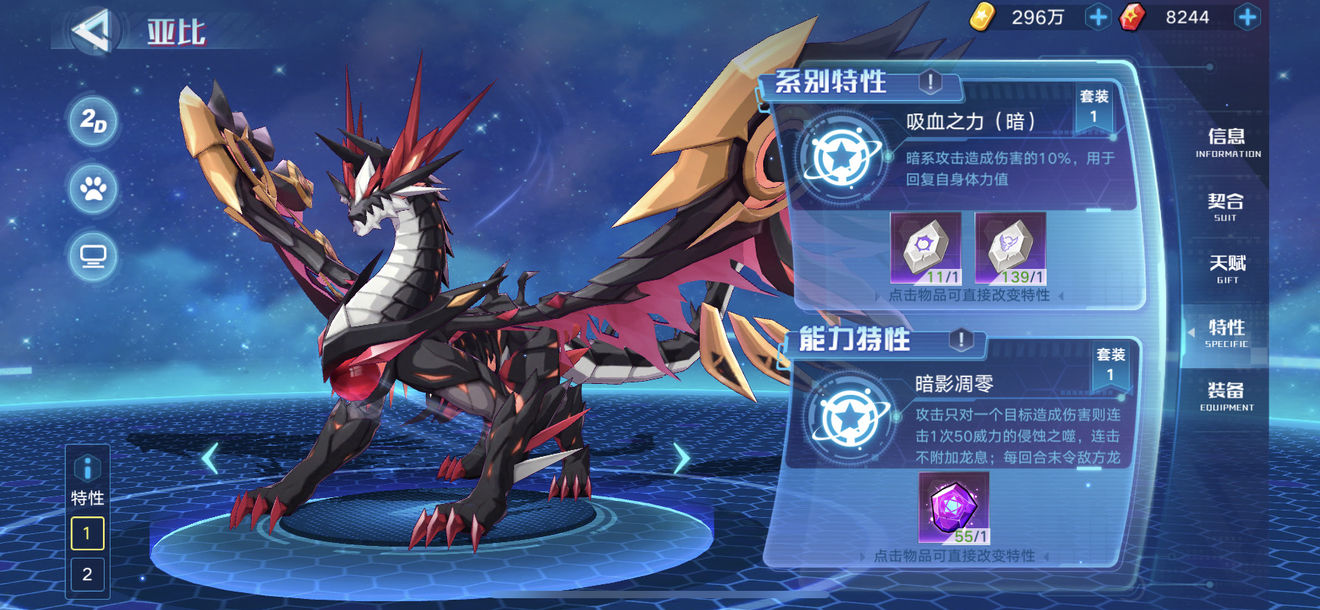Switch to the 装备 Equipment tab
The width and height of the screenshot is (1320, 610).
coord(1226,395)
